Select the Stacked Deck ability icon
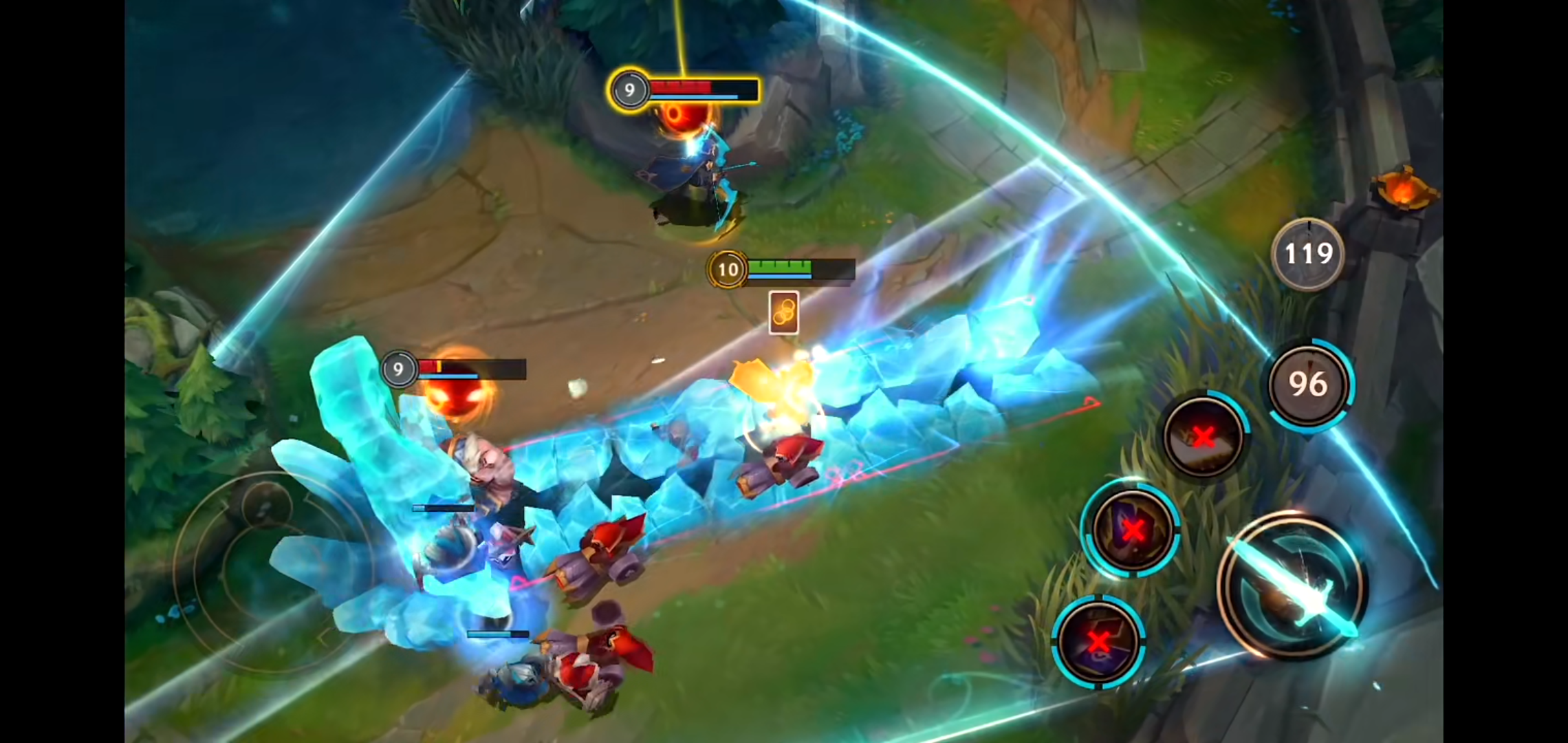 [1204, 435]
